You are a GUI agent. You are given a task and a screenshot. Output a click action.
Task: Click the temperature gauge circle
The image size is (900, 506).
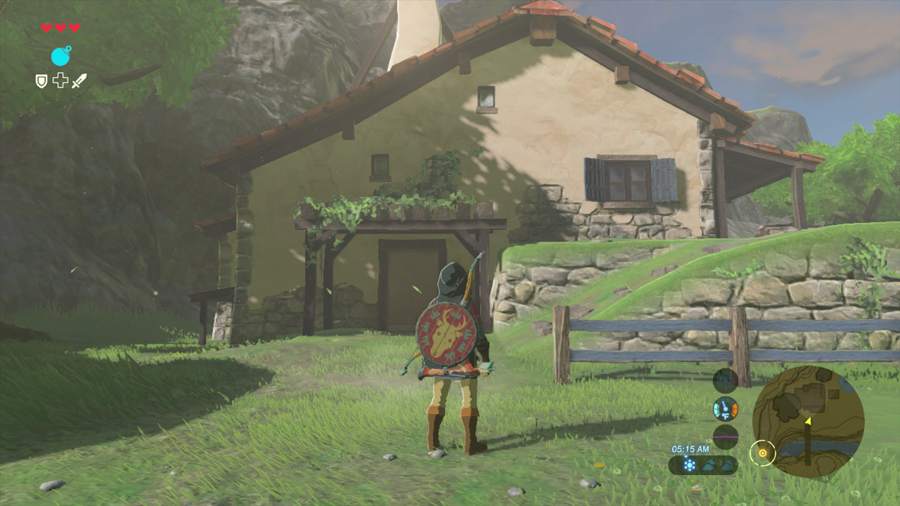click(725, 408)
